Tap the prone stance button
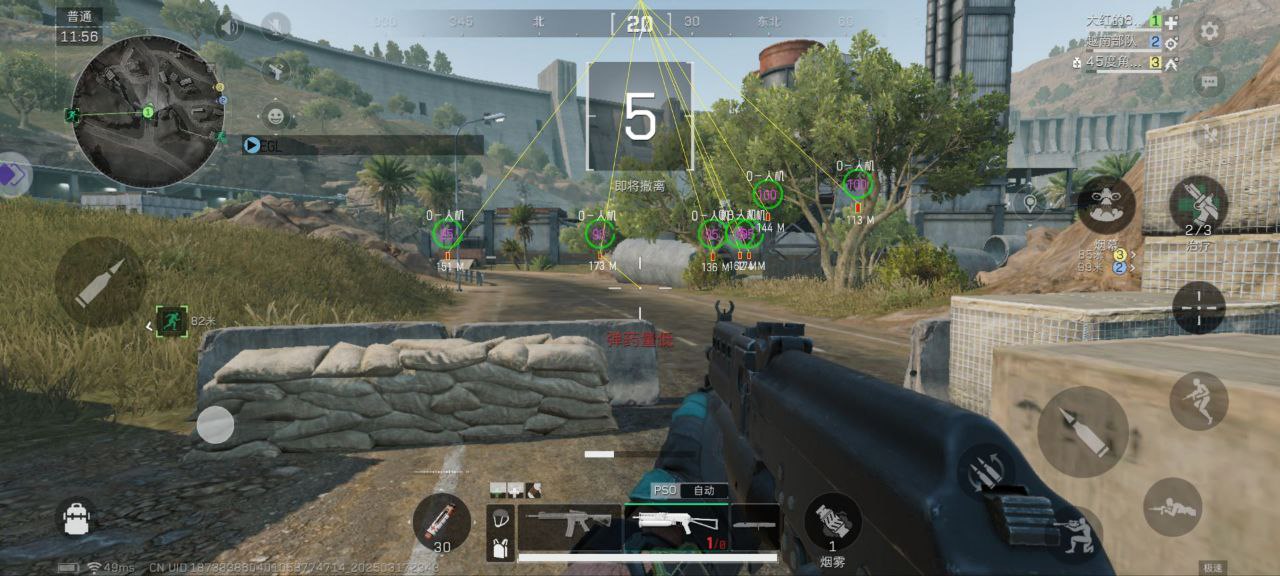 coord(1172,507)
